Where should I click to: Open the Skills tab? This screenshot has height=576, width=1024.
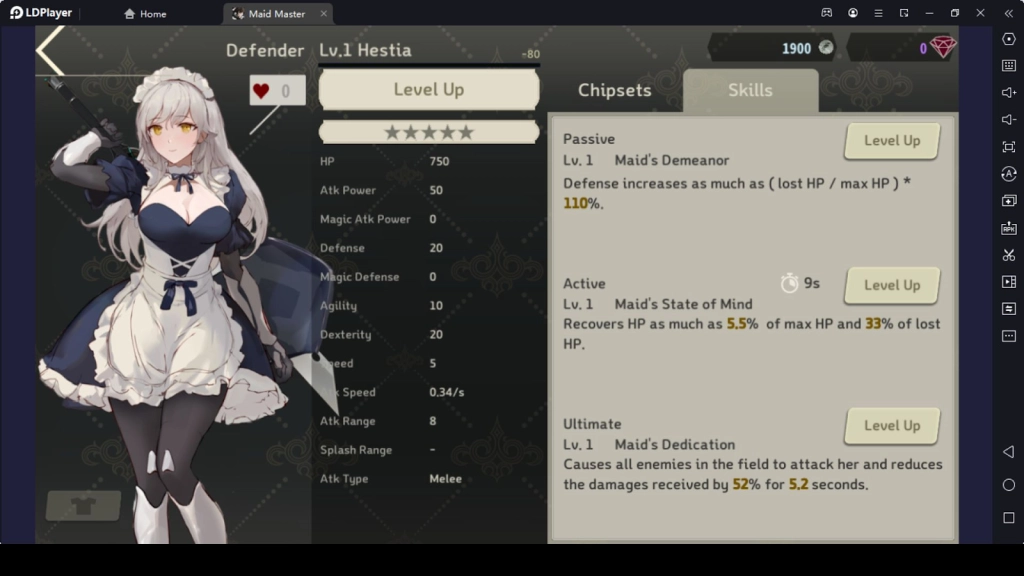[750, 90]
